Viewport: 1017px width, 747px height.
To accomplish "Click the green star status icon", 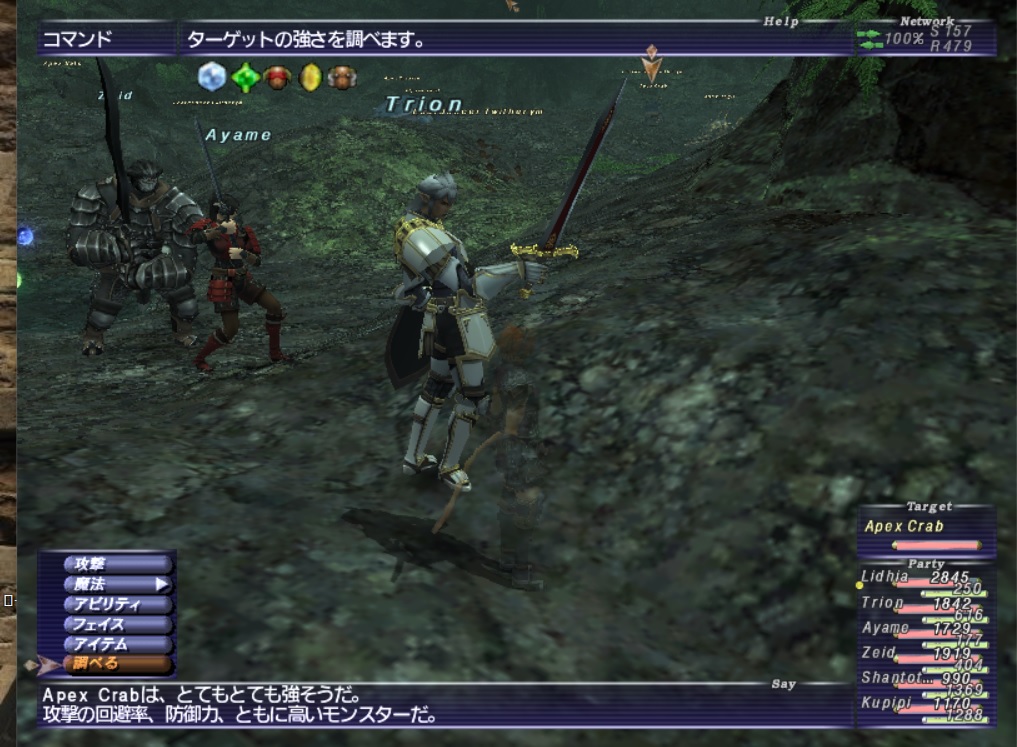I will 245,77.
